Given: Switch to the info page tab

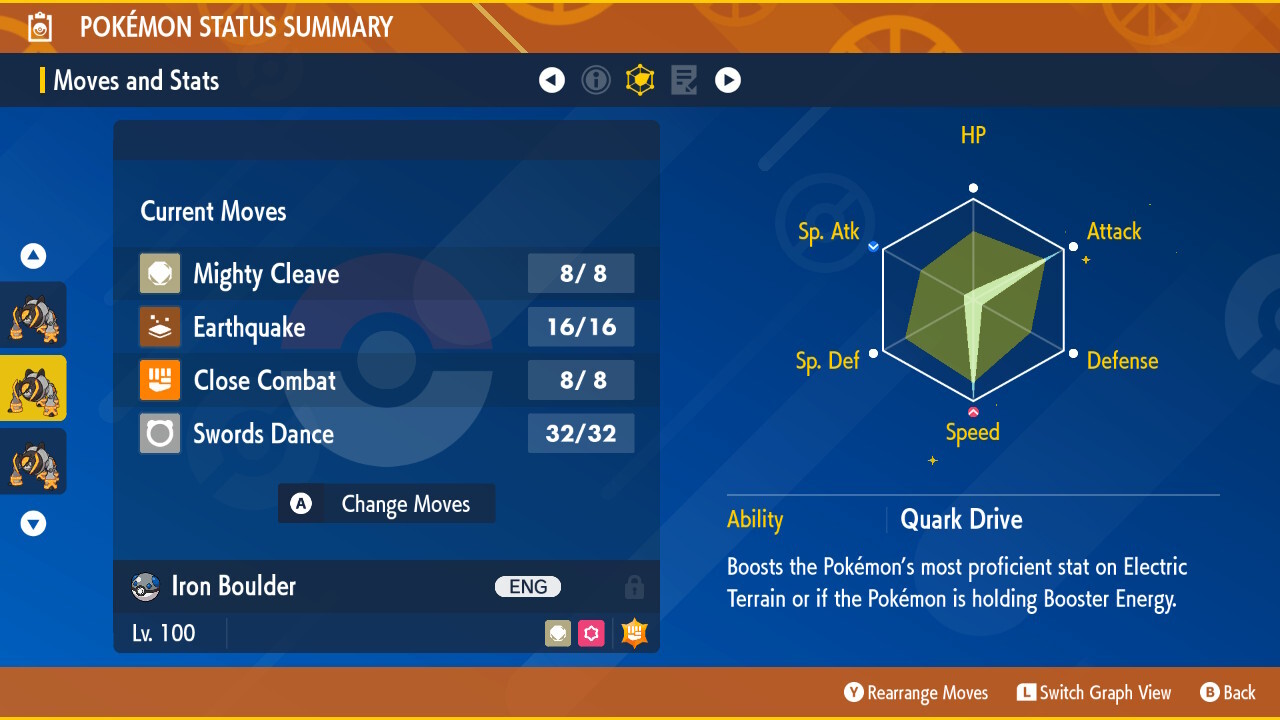Looking at the screenshot, I should [596, 80].
